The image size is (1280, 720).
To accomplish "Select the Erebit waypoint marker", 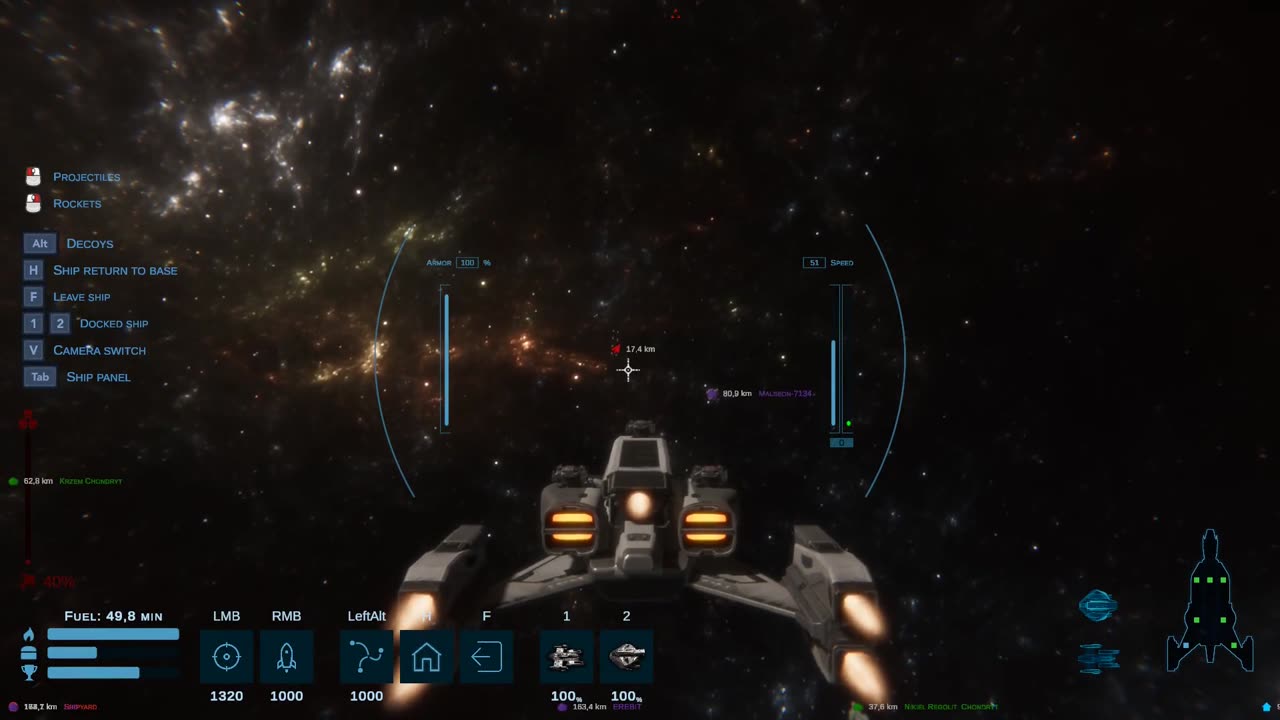I will (x=563, y=707).
